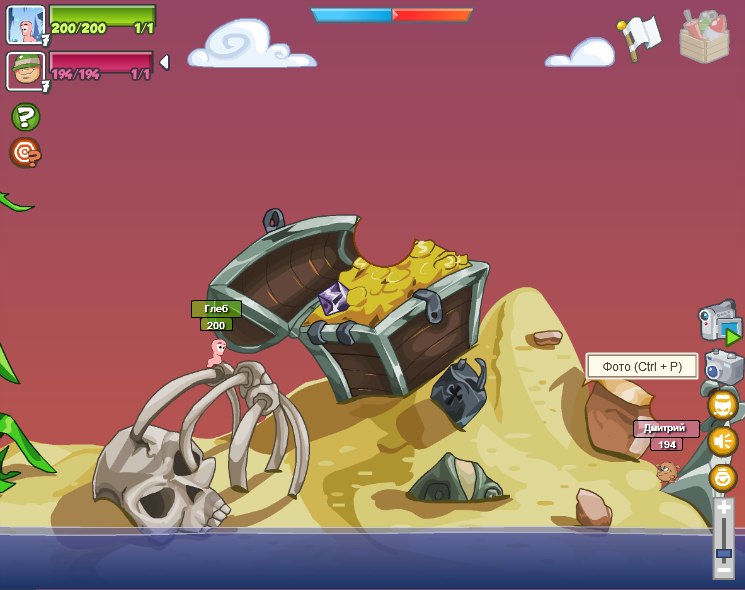The image size is (745, 590).
Task: Select the pink worm team portrait
Action: point(25,25)
